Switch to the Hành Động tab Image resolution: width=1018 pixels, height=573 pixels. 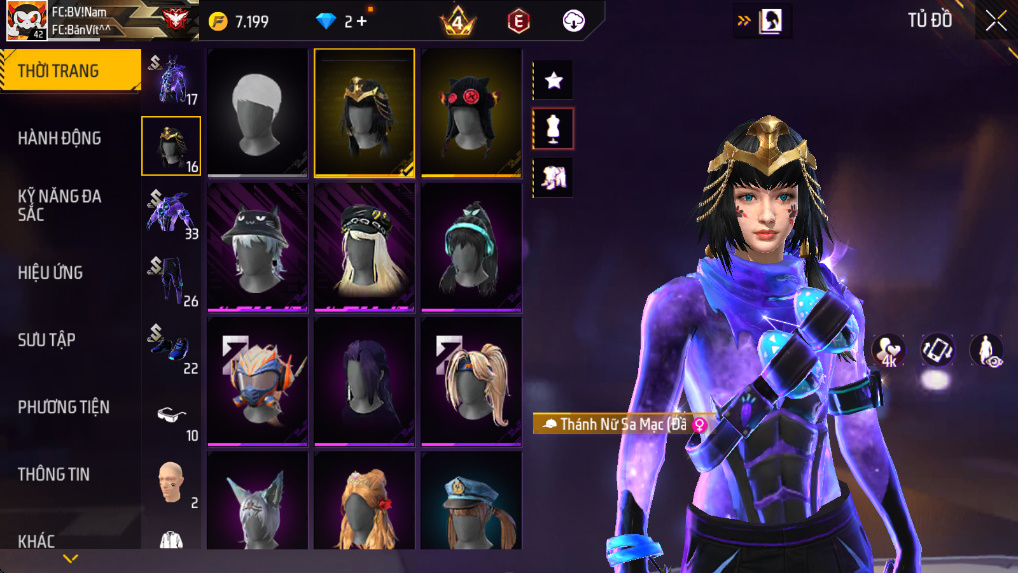coord(60,138)
